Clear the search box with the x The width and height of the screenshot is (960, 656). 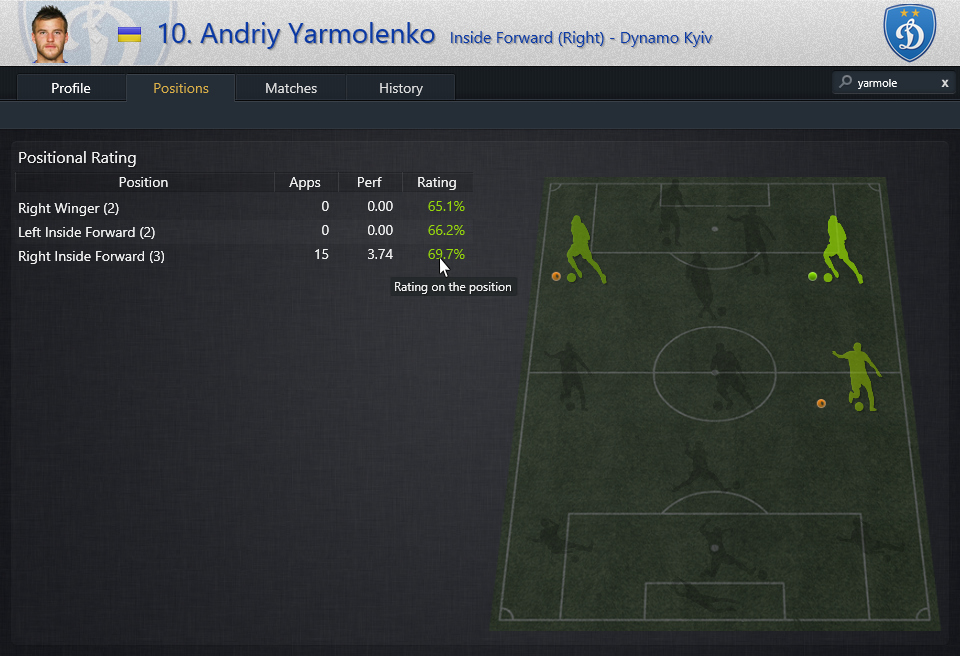(x=944, y=83)
